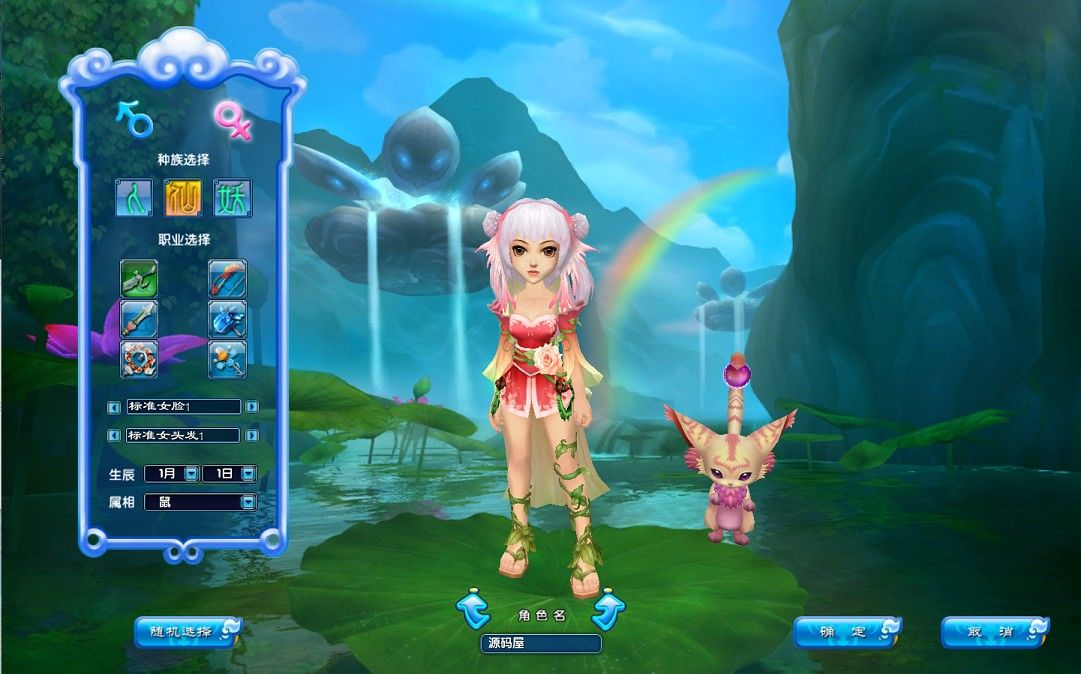This screenshot has height=674, width=1081.
Task: Open the birth day dropdown
Action: pos(248,474)
